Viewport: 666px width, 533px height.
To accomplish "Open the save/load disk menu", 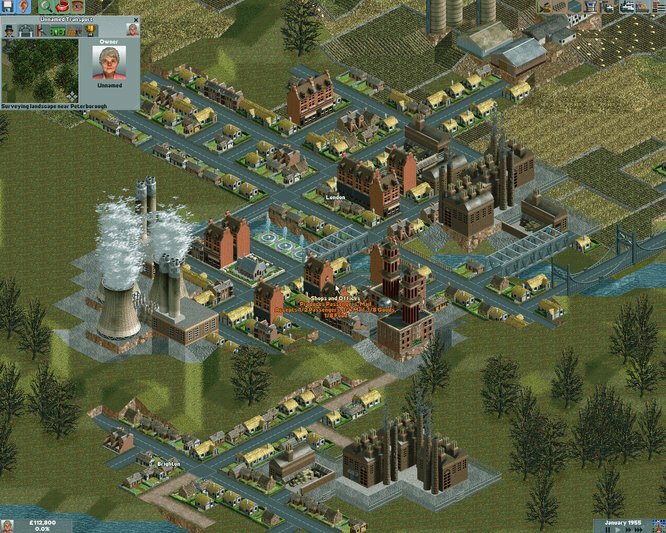I will click(x=8, y=7).
